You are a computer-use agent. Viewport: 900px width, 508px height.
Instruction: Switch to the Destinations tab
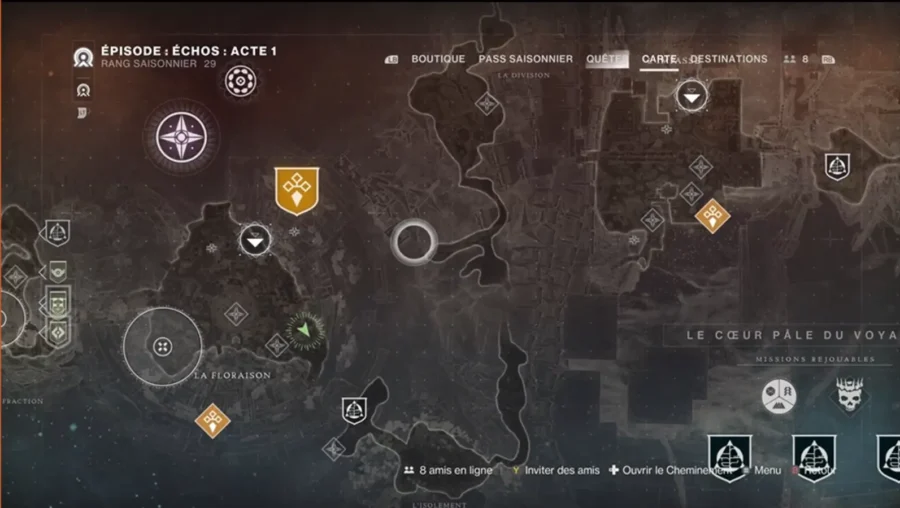click(729, 59)
